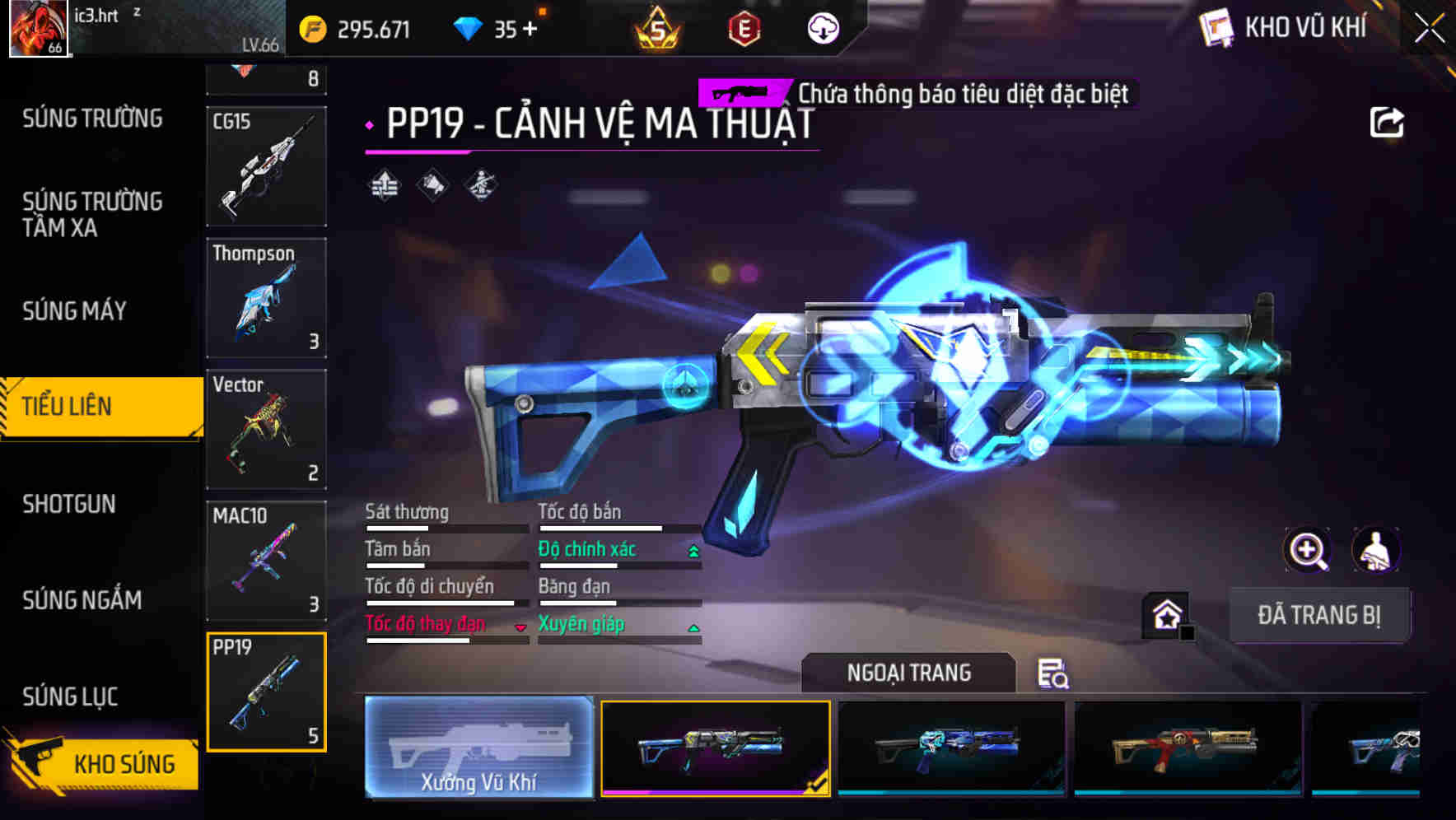The width and height of the screenshot is (1456, 820).
Task: Click the character preview icon beside the zoom
Action: [x=1374, y=550]
